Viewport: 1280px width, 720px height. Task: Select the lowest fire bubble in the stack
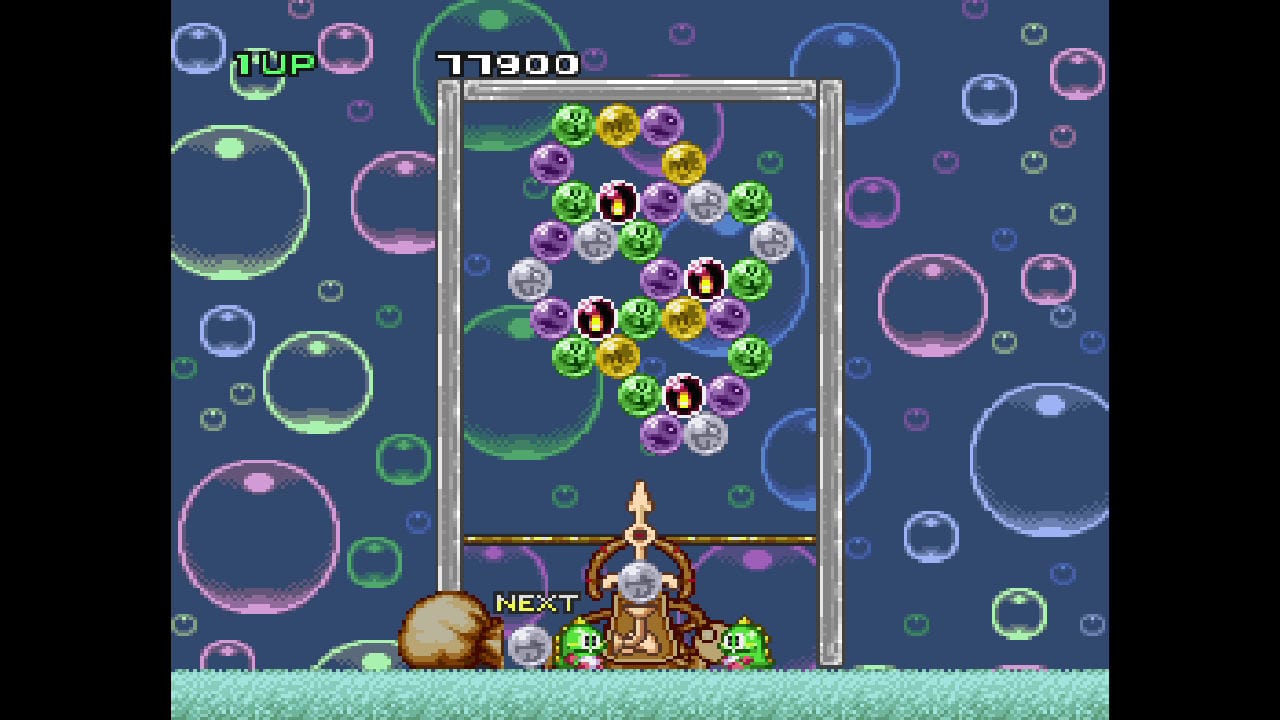pyautogui.click(x=683, y=394)
